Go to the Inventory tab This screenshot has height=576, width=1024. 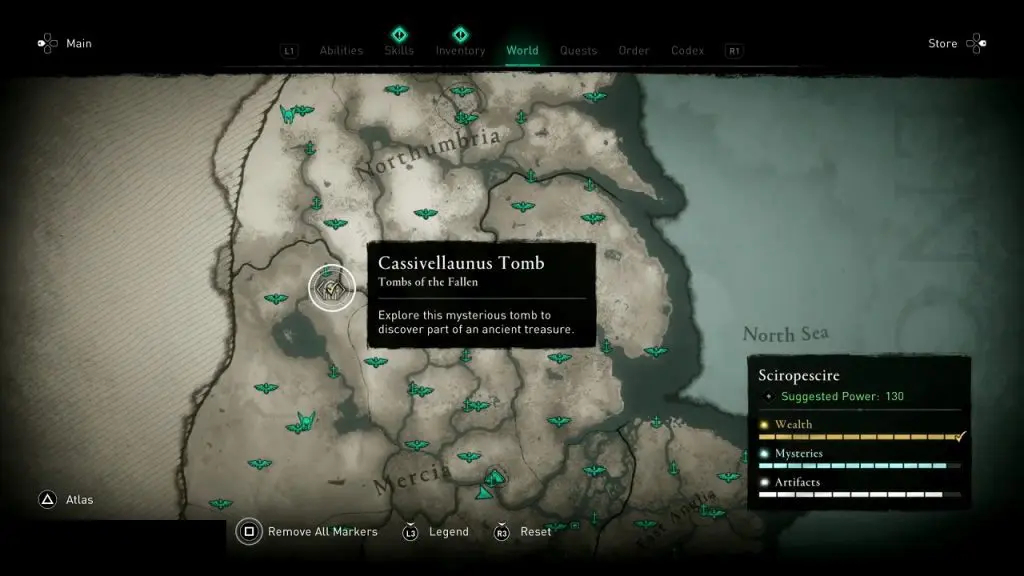tap(460, 51)
